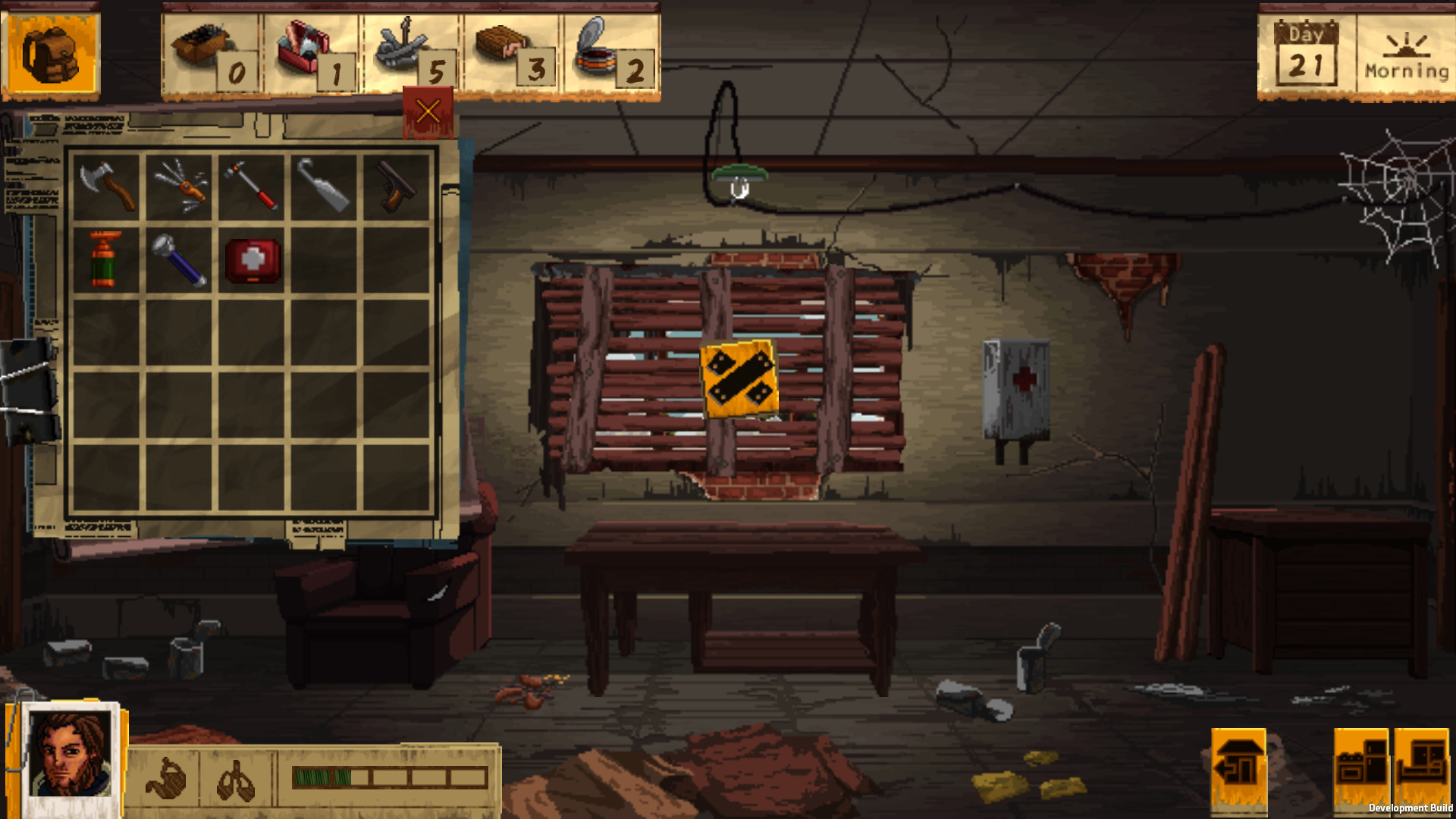
Task: Click the green health progress bar
Action: point(318,777)
